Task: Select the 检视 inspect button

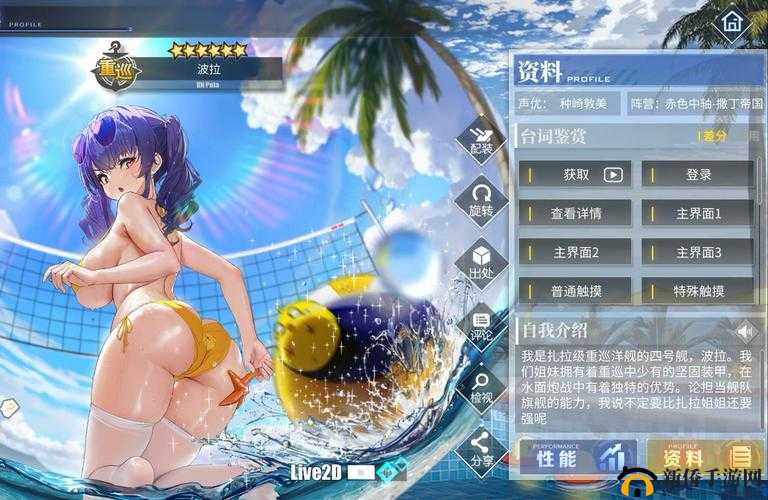Action: point(481,386)
